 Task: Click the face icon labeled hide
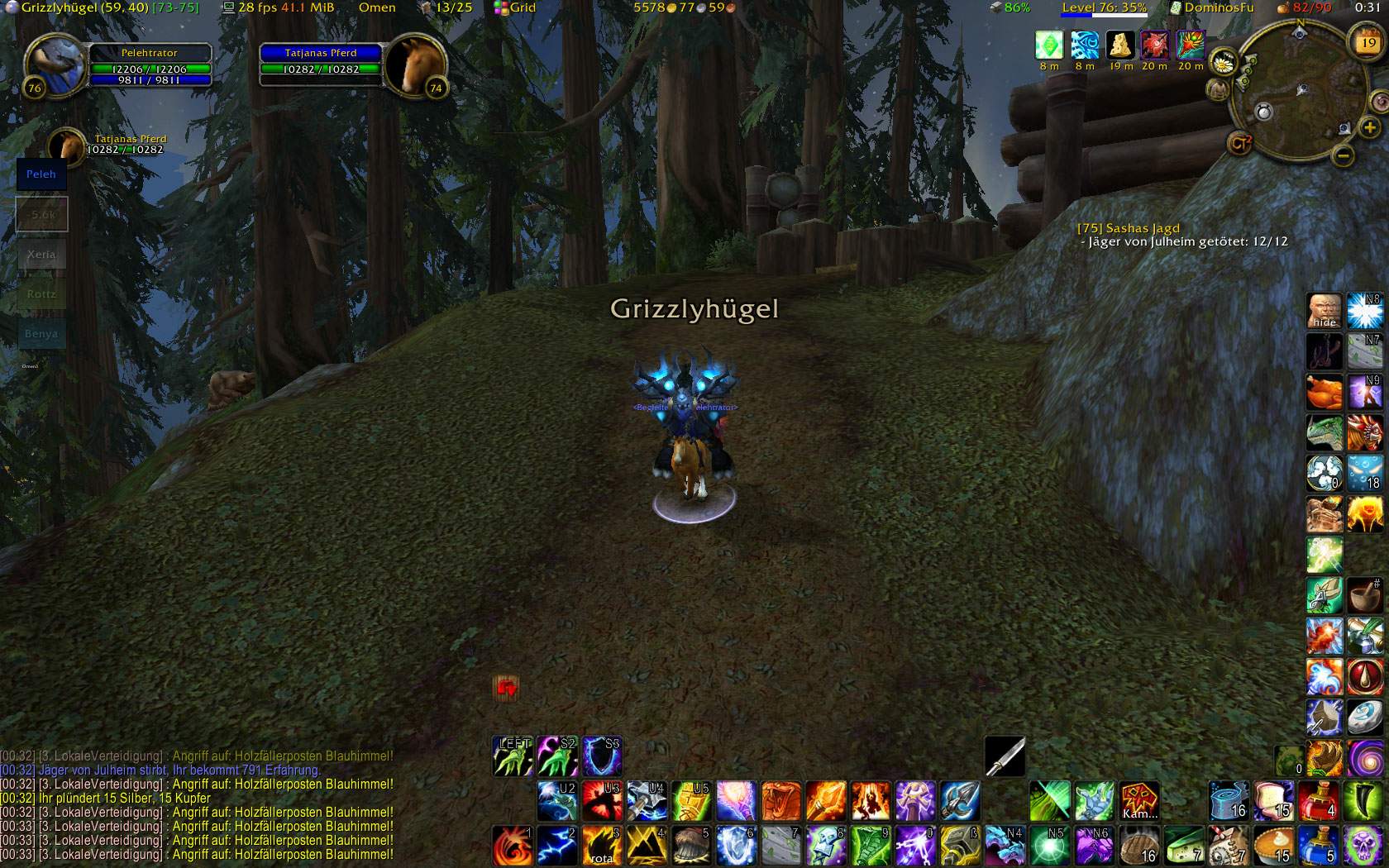tap(1324, 311)
